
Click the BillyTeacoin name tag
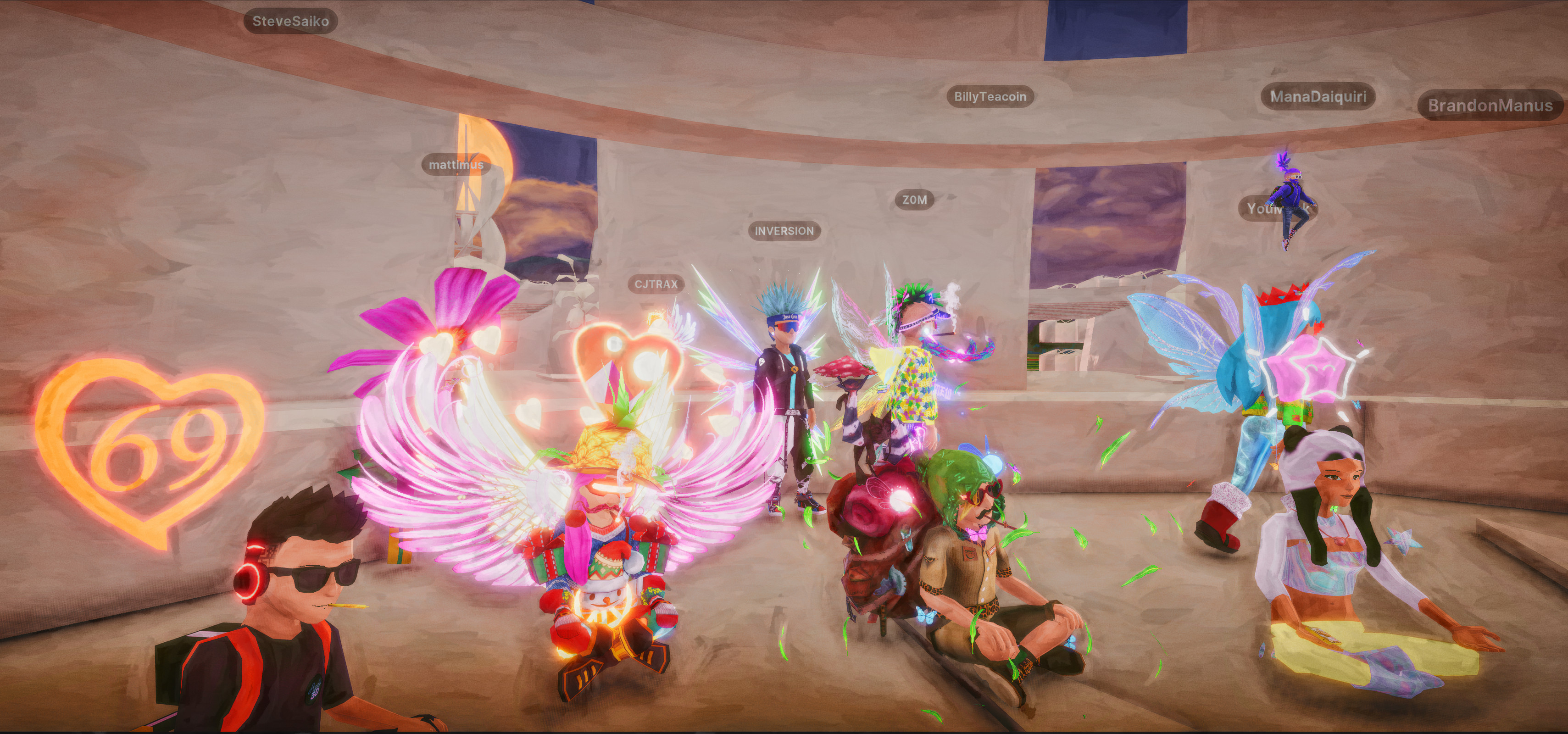[x=990, y=96]
